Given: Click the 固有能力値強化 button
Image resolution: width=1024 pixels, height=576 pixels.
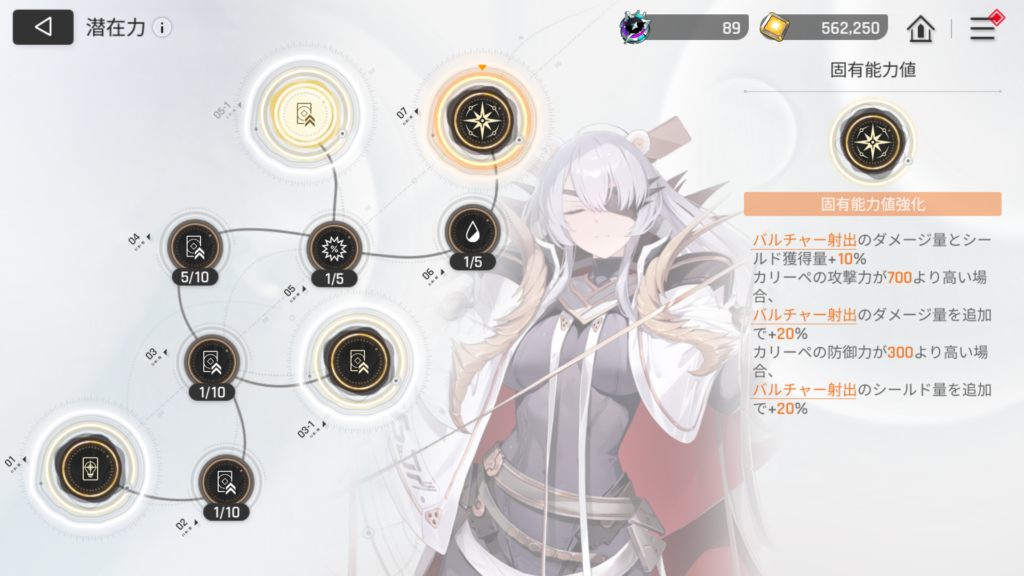Looking at the screenshot, I should tap(872, 204).
